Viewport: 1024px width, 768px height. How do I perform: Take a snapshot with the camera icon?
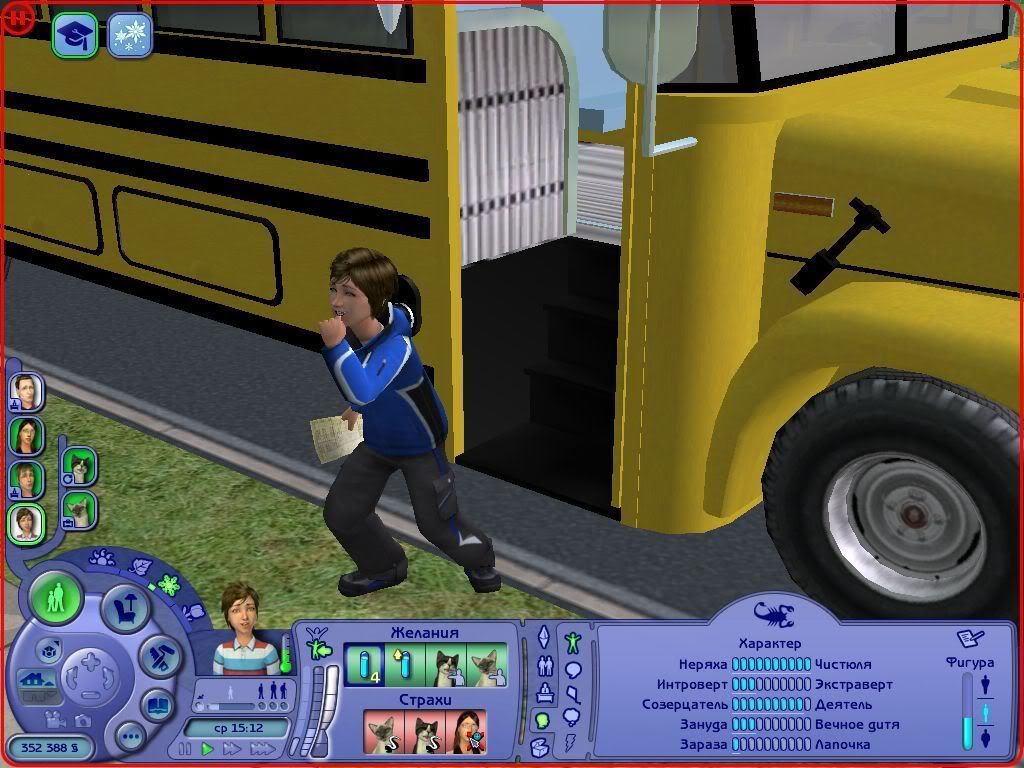(83, 720)
